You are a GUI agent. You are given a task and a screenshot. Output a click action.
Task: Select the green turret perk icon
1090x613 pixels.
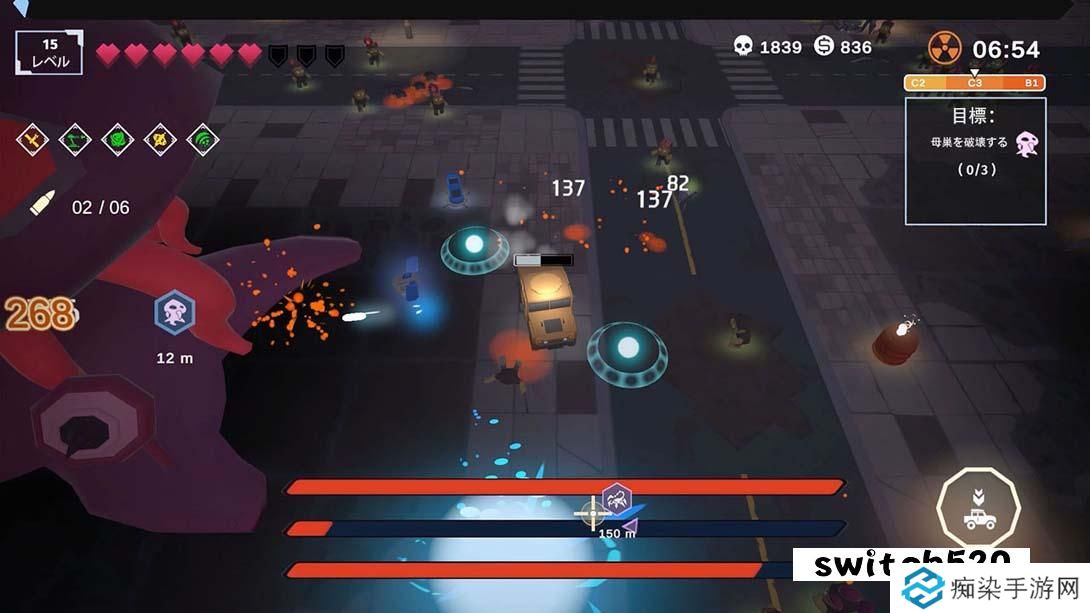75,140
